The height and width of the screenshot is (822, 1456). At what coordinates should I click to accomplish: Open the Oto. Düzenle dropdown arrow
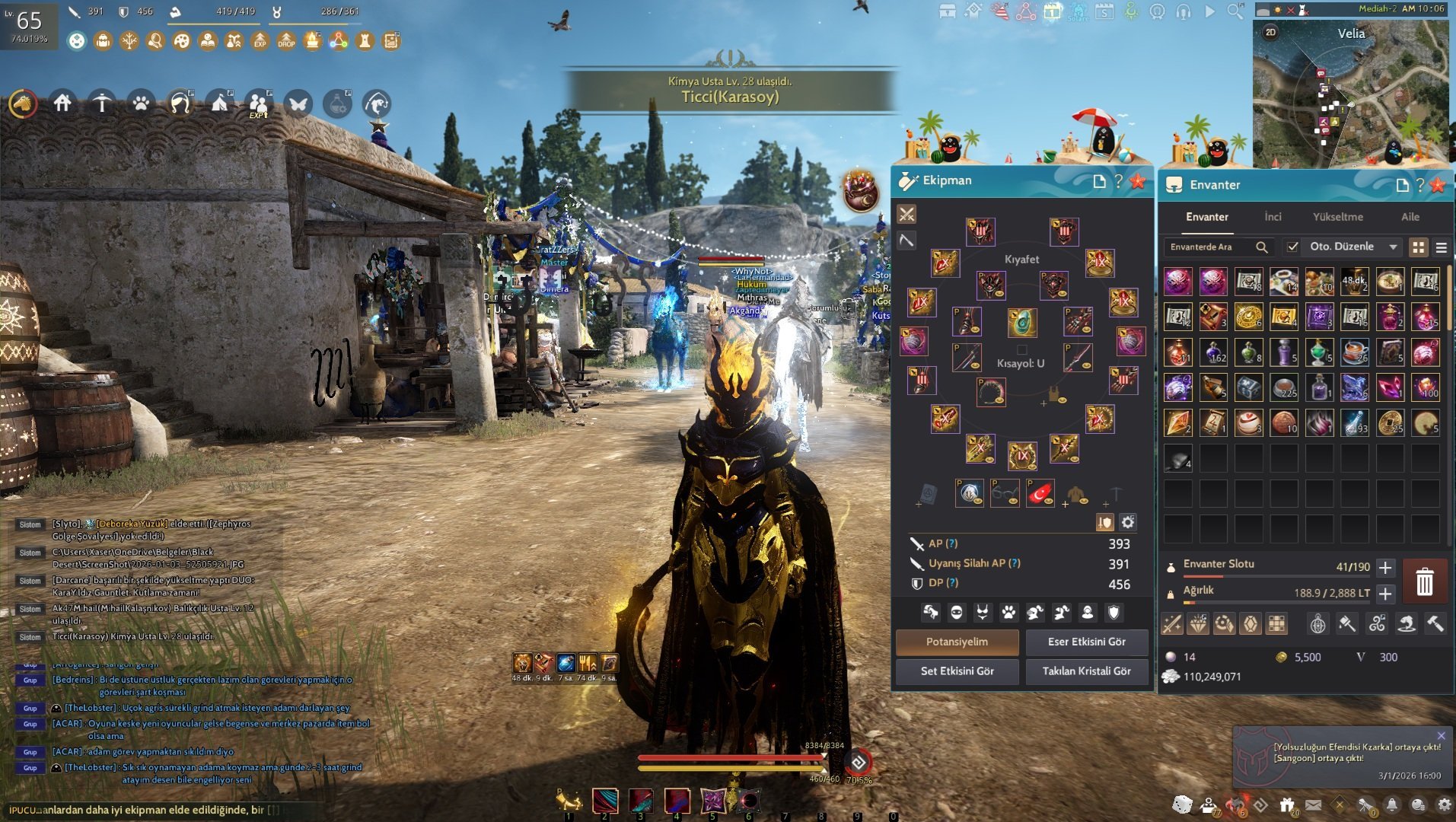click(1394, 248)
